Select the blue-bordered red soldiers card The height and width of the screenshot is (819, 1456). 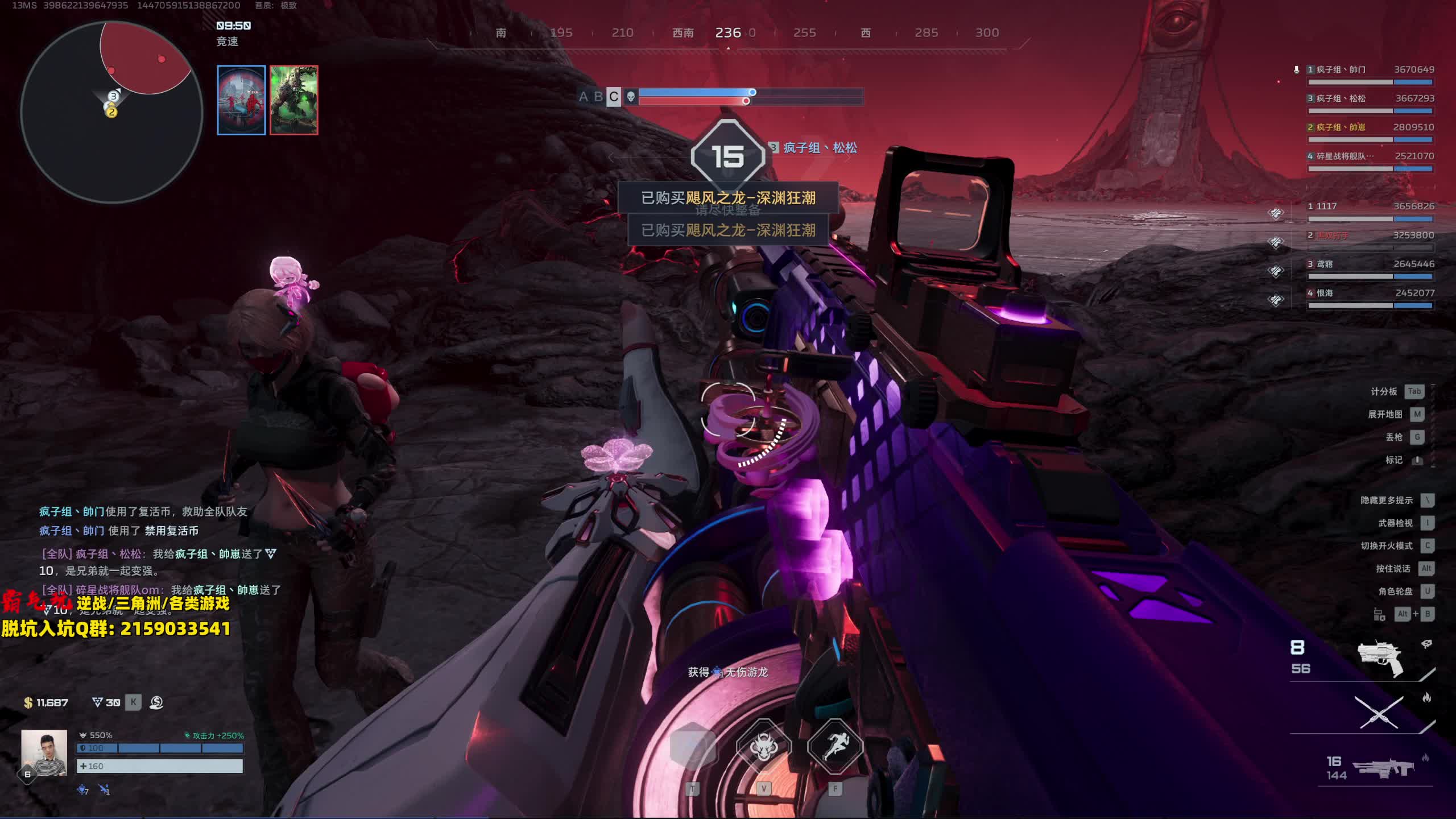point(241,100)
